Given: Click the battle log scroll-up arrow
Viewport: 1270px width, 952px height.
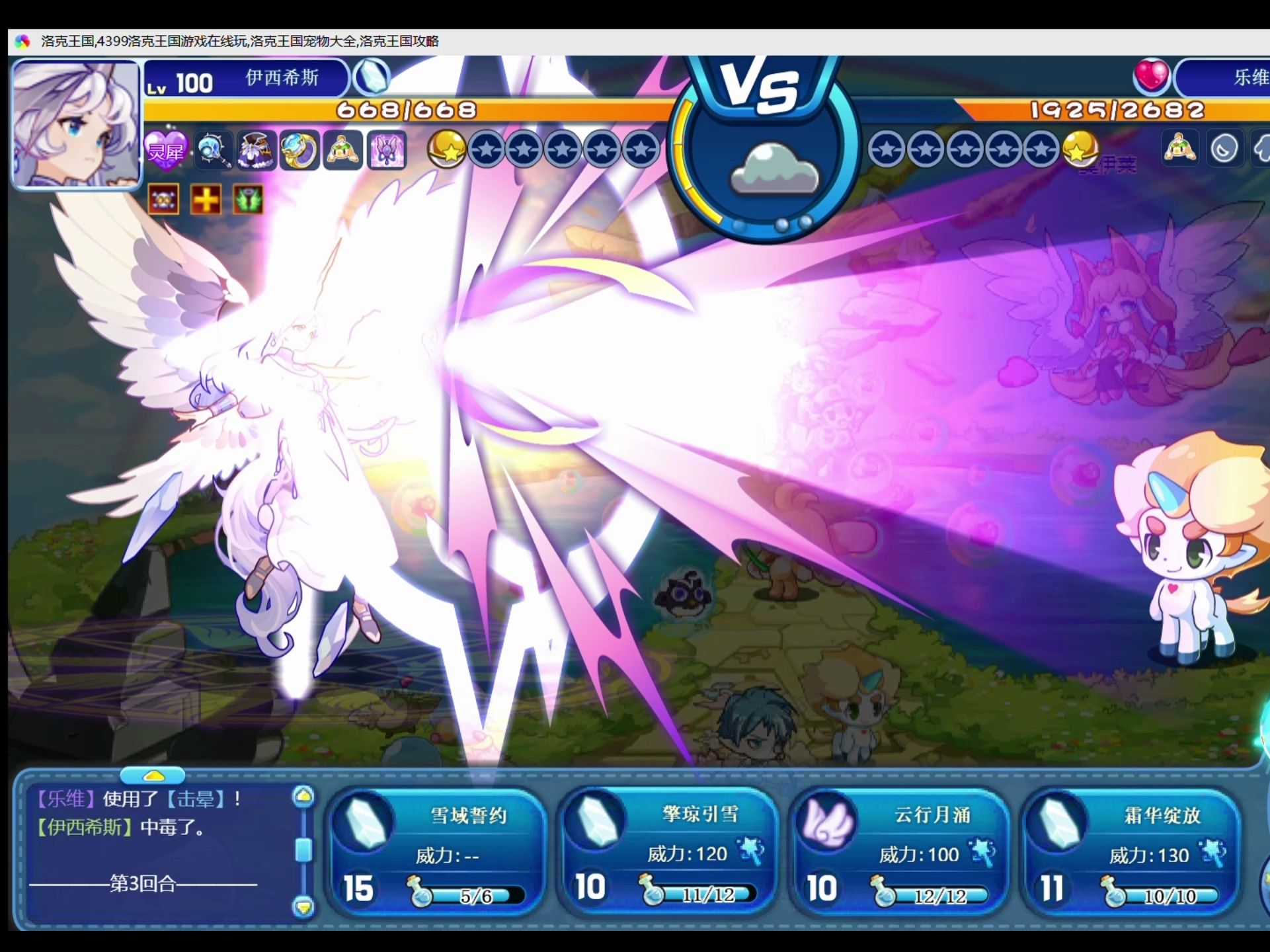Looking at the screenshot, I should click(303, 797).
